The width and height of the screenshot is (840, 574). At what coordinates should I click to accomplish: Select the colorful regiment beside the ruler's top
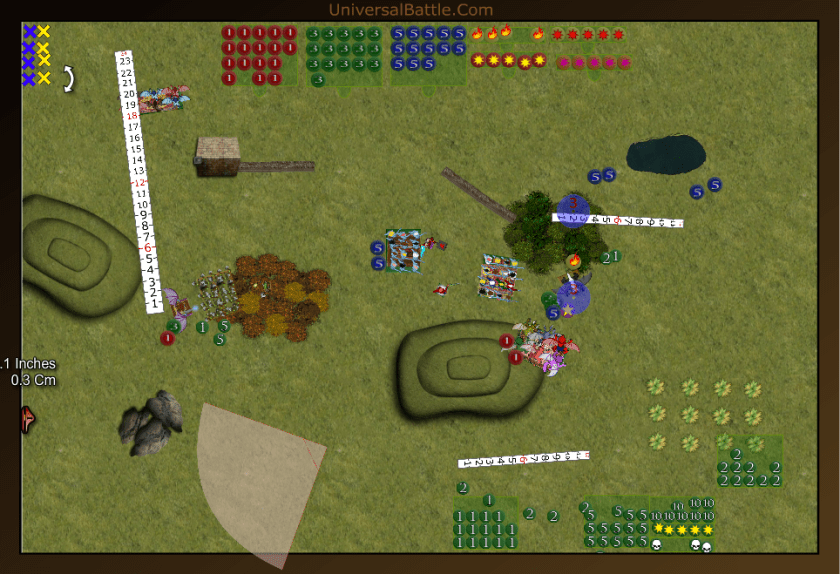coord(163,99)
